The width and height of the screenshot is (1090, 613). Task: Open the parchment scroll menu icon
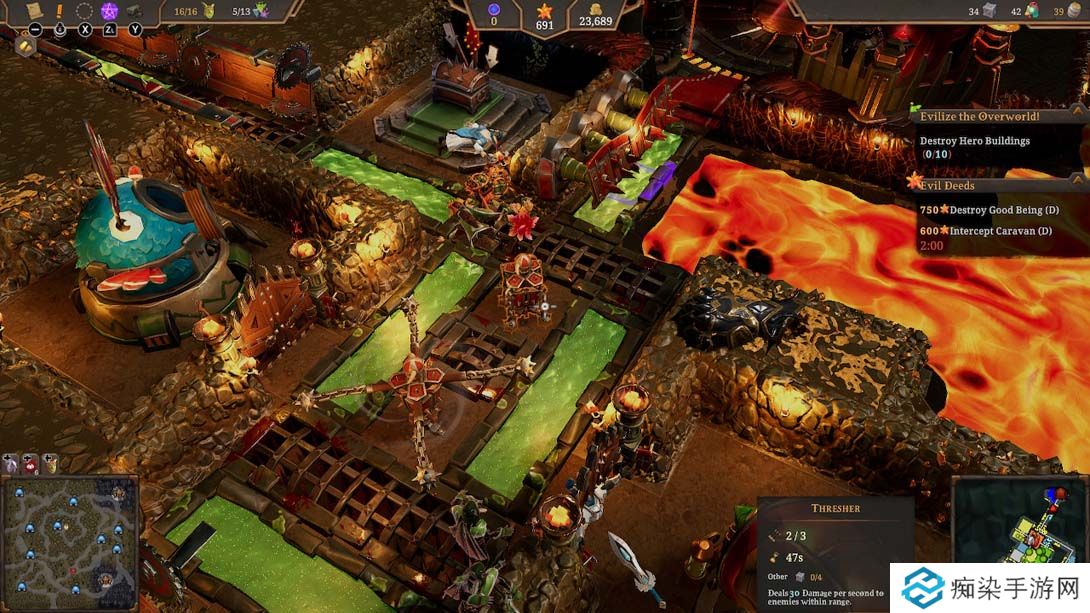(33, 10)
